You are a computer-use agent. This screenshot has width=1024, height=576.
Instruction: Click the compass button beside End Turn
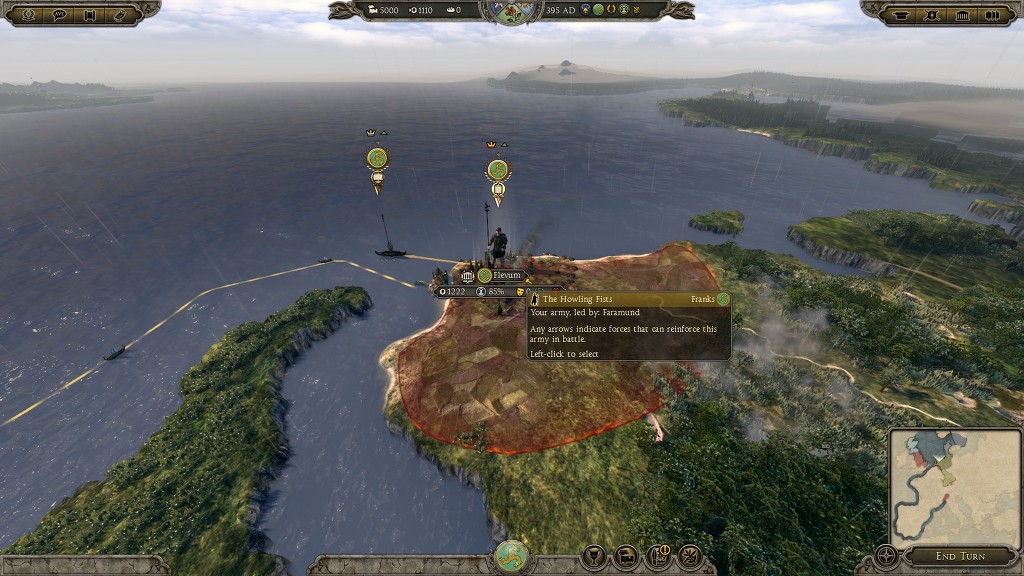click(886, 554)
